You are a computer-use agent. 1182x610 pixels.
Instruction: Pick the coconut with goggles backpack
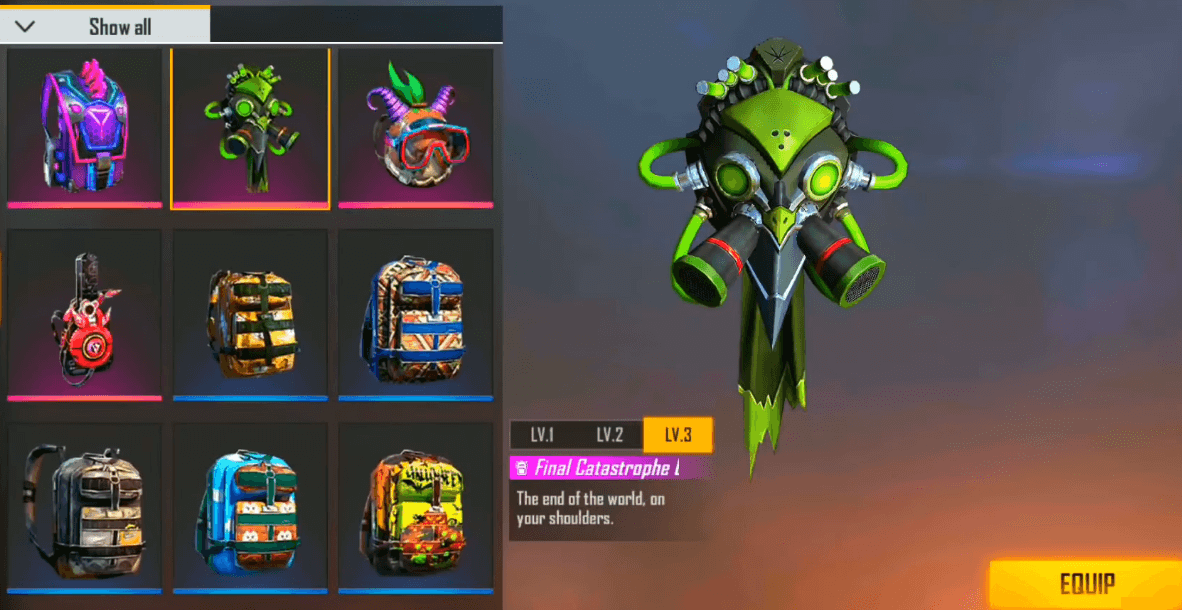(x=415, y=127)
